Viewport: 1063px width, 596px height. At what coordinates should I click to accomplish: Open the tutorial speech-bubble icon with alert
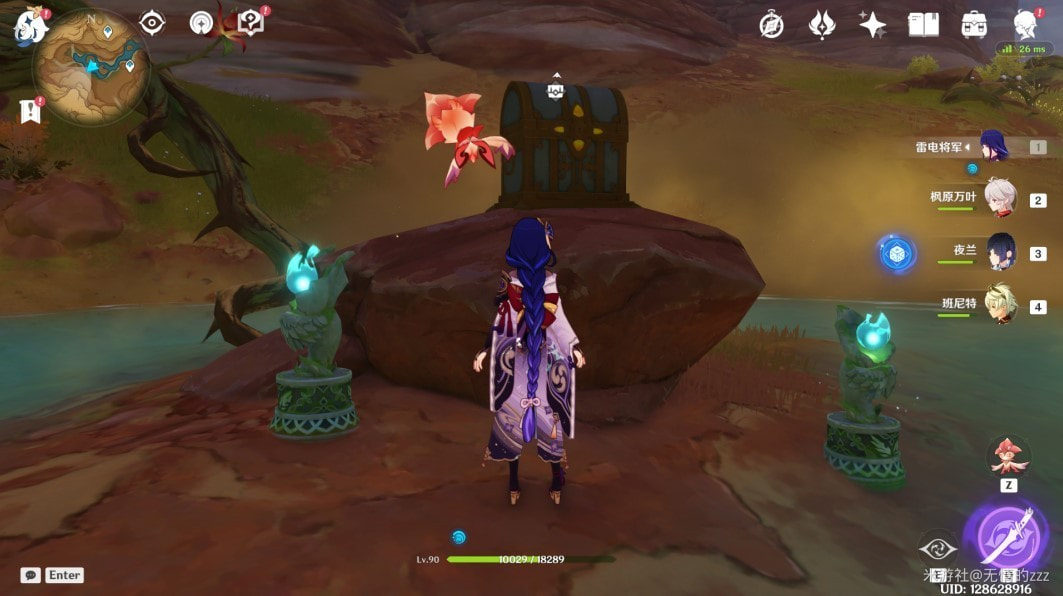(x=251, y=22)
